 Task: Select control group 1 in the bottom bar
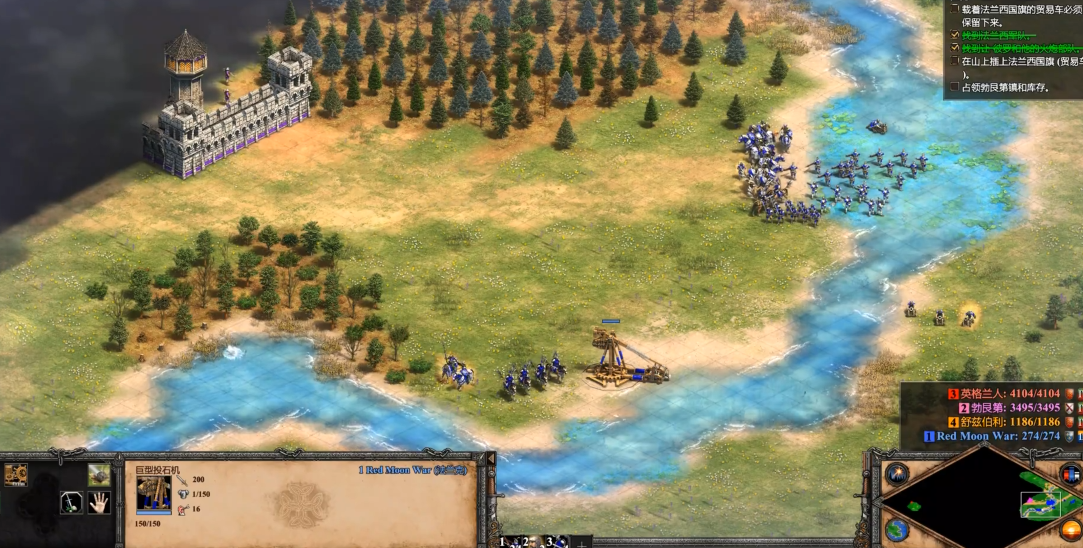(x=505, y=541)
